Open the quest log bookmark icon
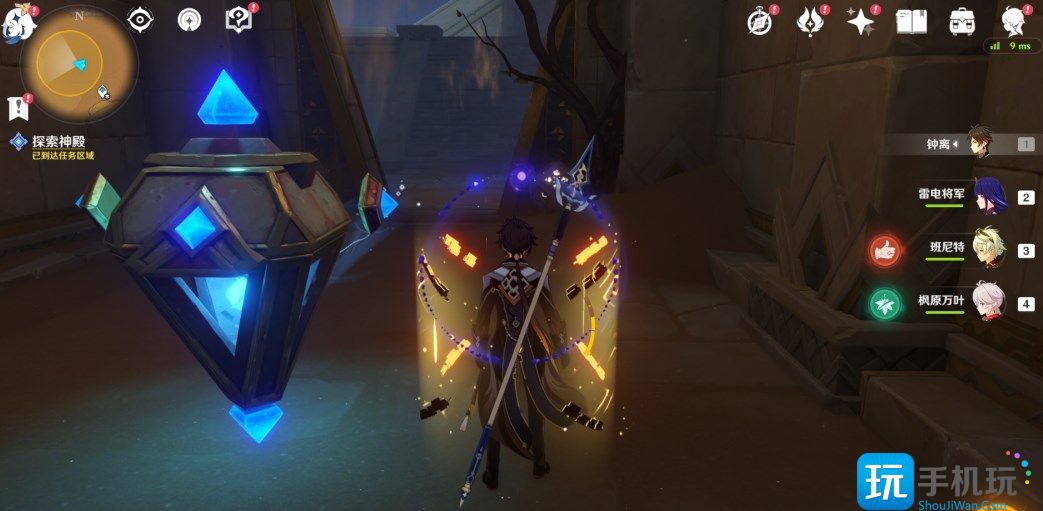The image size is (1043, 511). click(17, 108)
